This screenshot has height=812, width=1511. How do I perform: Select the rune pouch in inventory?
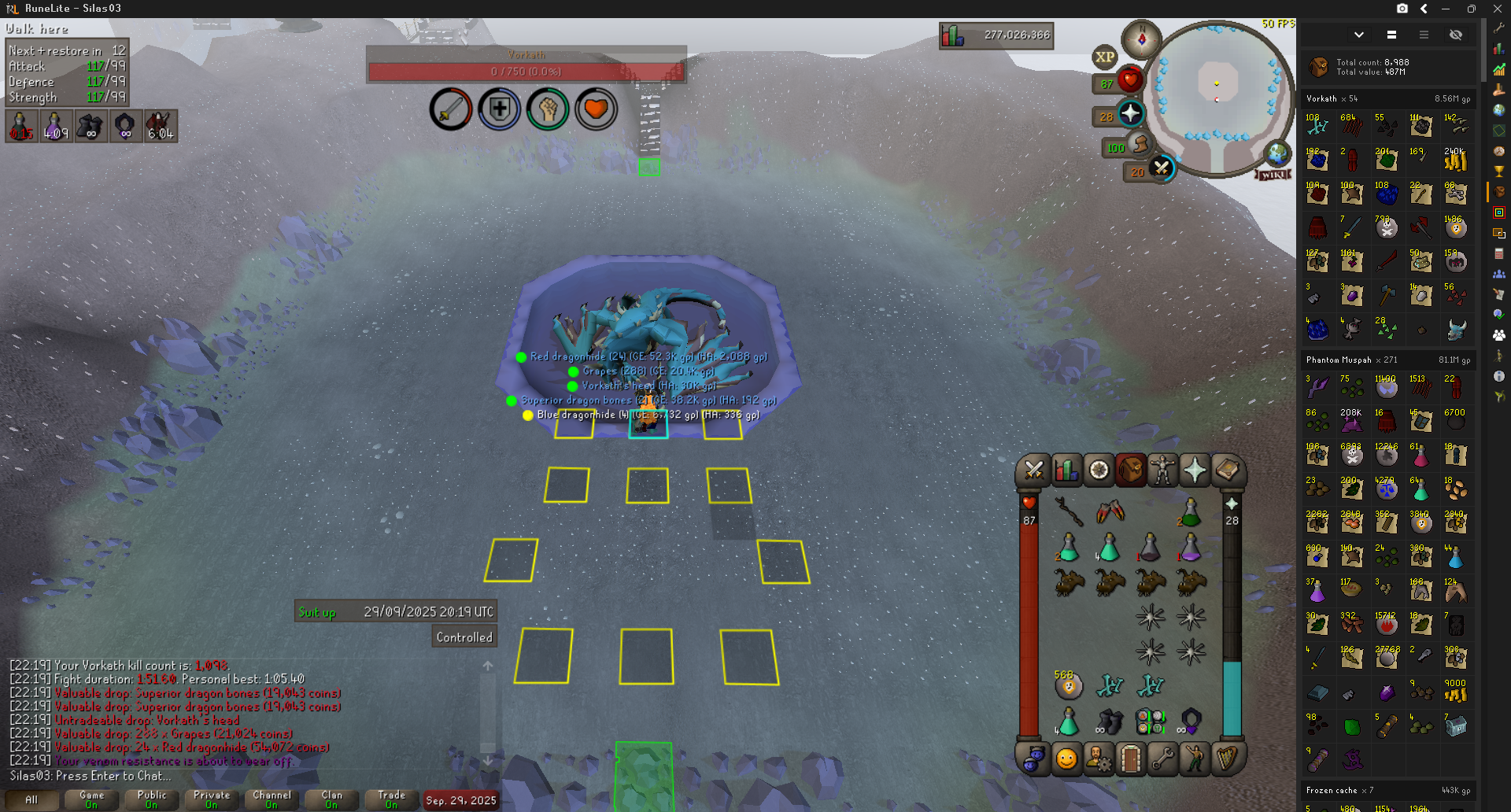(1150, 721)
